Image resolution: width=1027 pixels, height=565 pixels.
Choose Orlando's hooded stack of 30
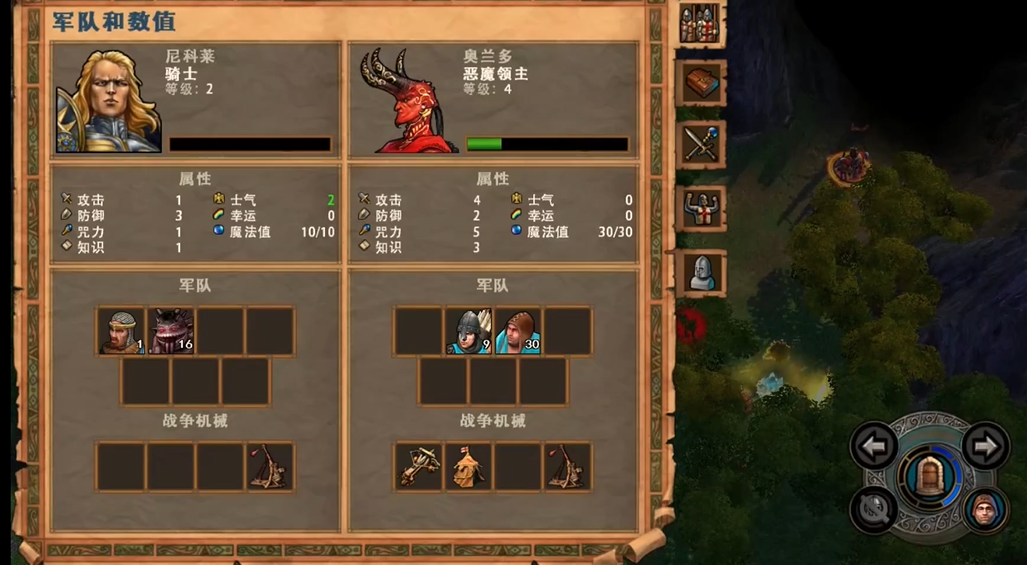pyautogui.click(x=518, y=331)
